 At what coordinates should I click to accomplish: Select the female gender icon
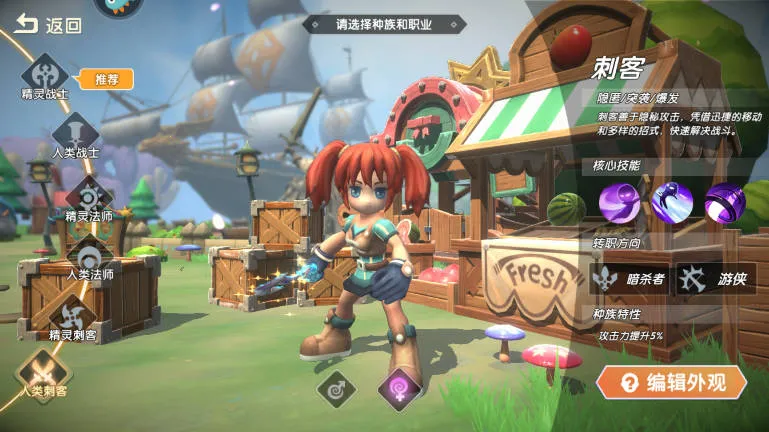[397, 388]
